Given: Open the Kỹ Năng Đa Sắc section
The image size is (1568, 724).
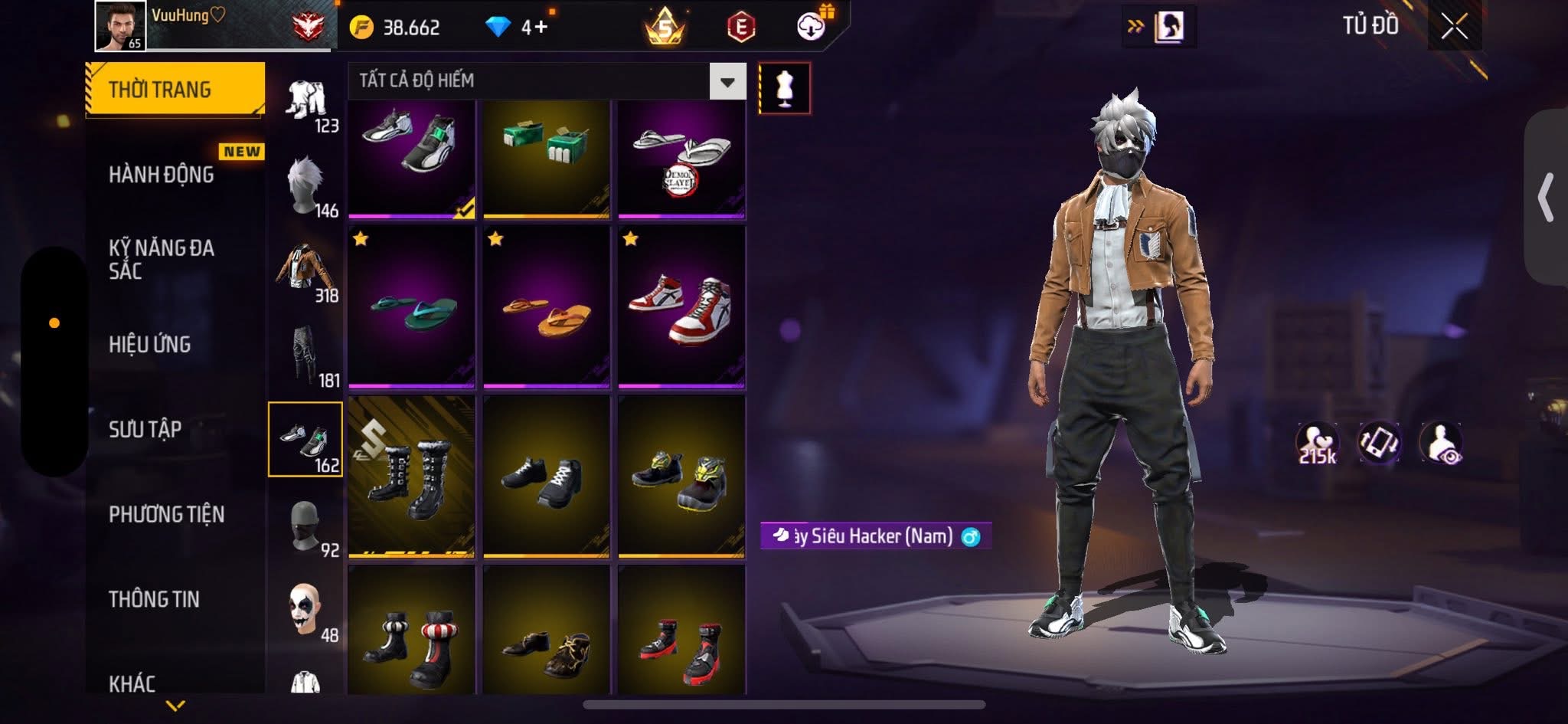Looking at the screenshot, I should pyautogui.click(x=162, y=259).
